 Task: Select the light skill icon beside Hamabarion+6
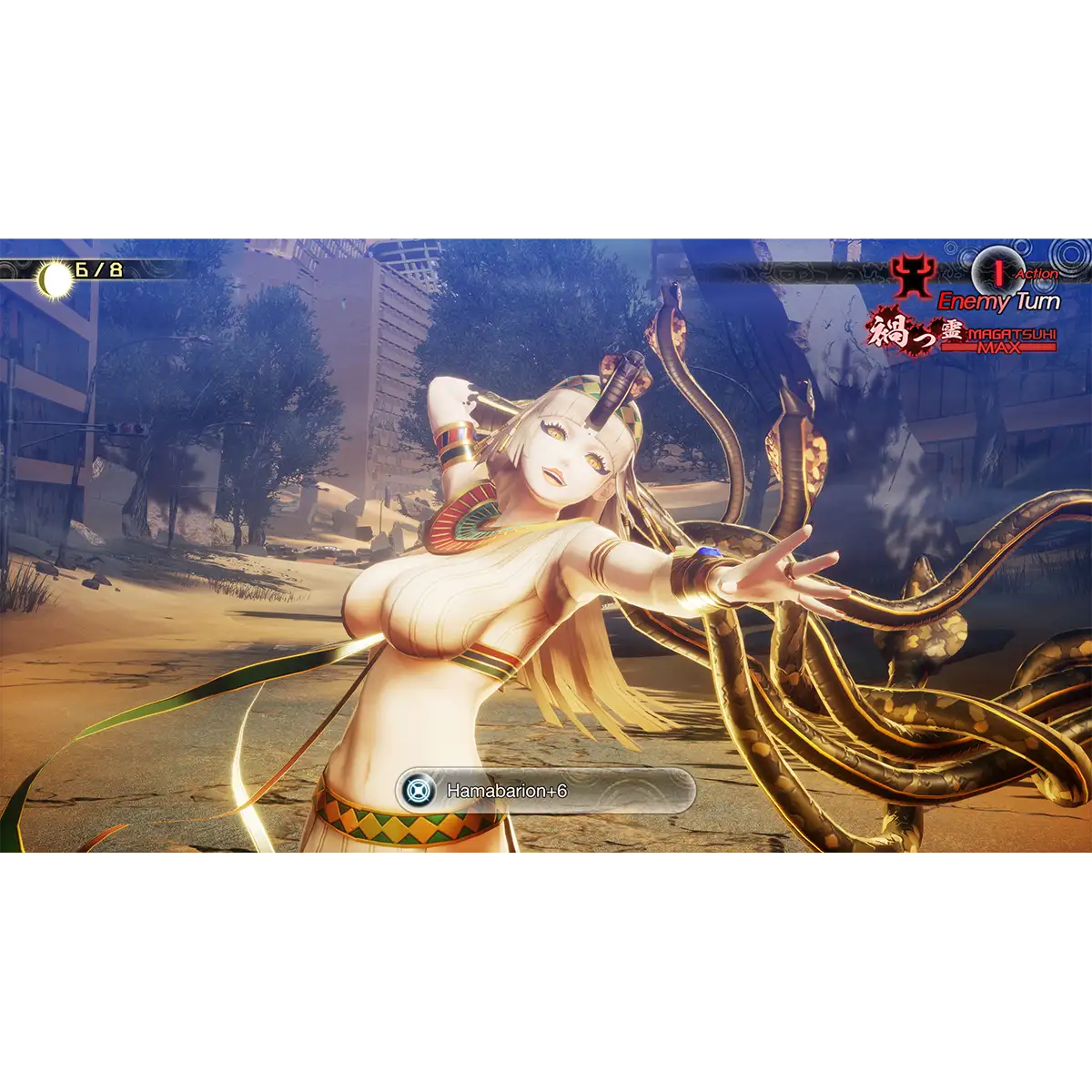tap(420, 791)
